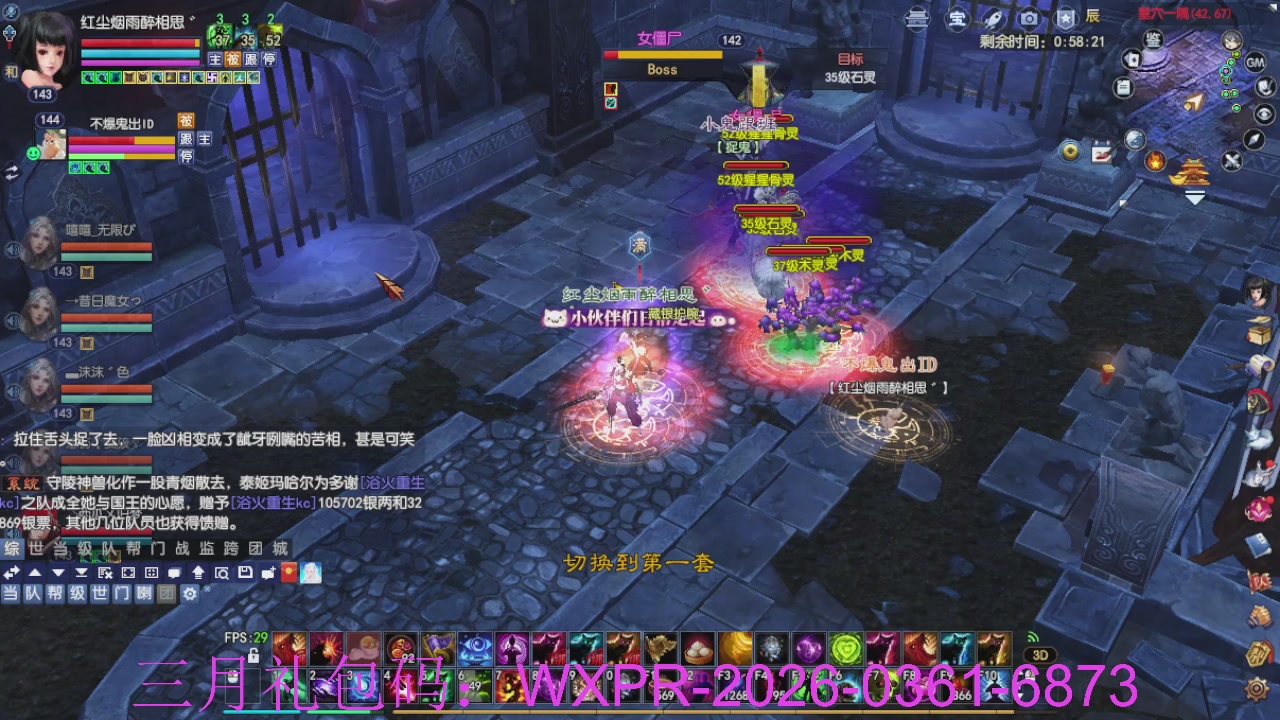This screenshot has width=1280, height=720.
Task: Toggle 跟 follow on 不爆鬼出ID party frame
Action: point(187,139)
